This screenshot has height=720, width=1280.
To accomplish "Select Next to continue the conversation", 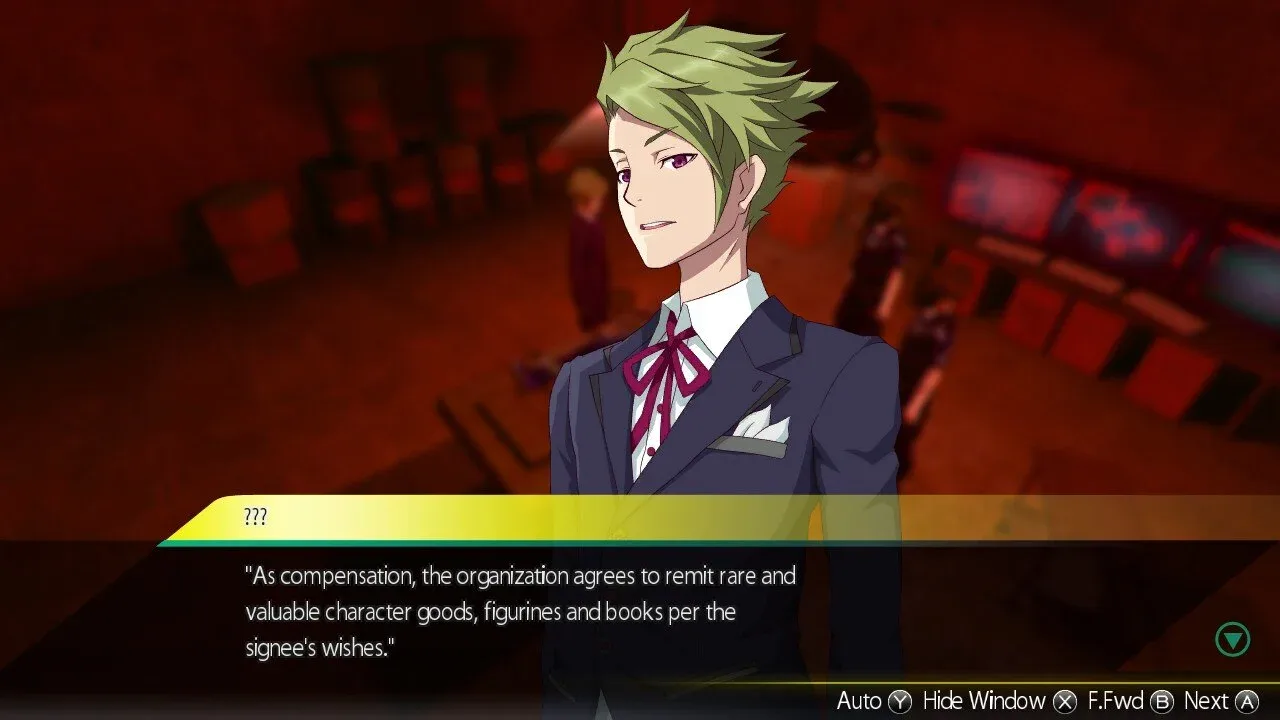I will pyautogui.click(x=1220, y=701).
